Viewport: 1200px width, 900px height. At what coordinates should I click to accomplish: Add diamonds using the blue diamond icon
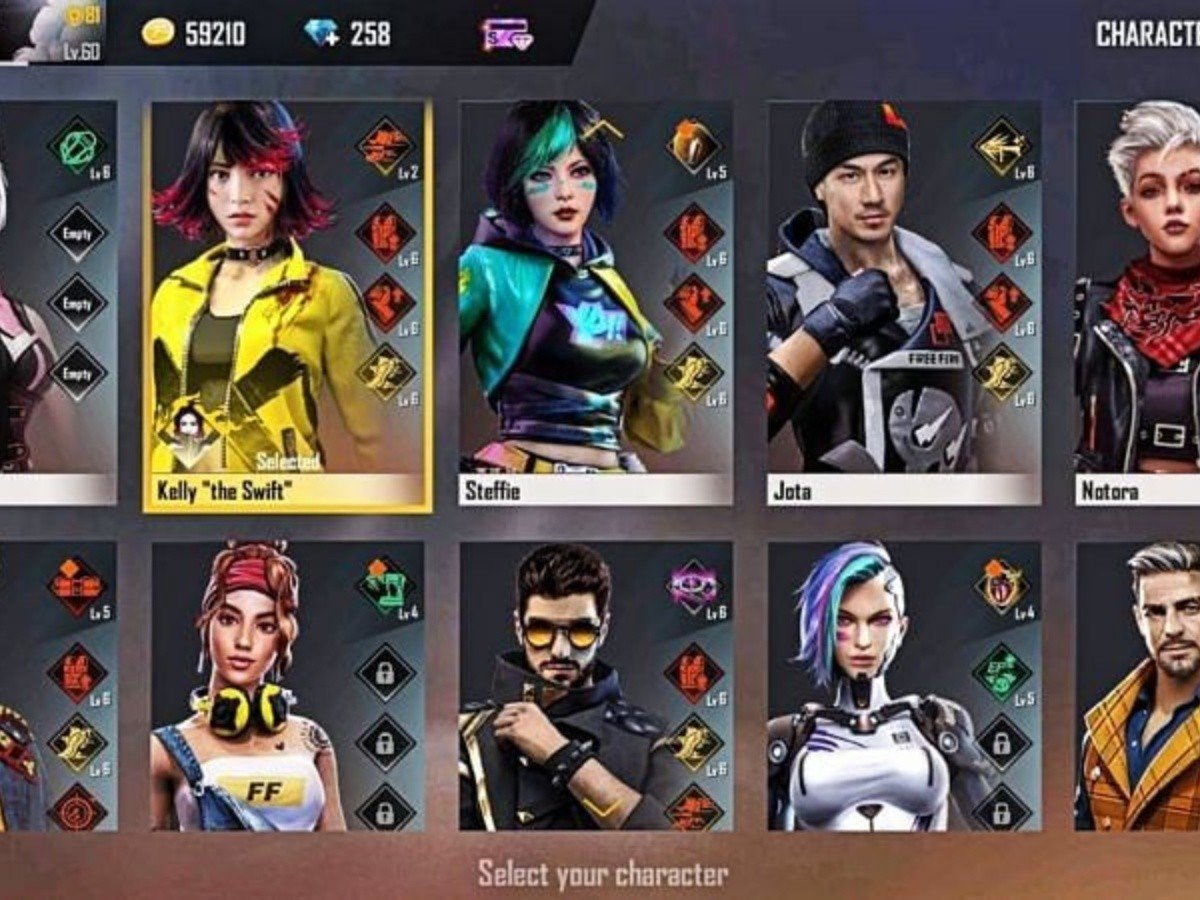tap(322, 33)
